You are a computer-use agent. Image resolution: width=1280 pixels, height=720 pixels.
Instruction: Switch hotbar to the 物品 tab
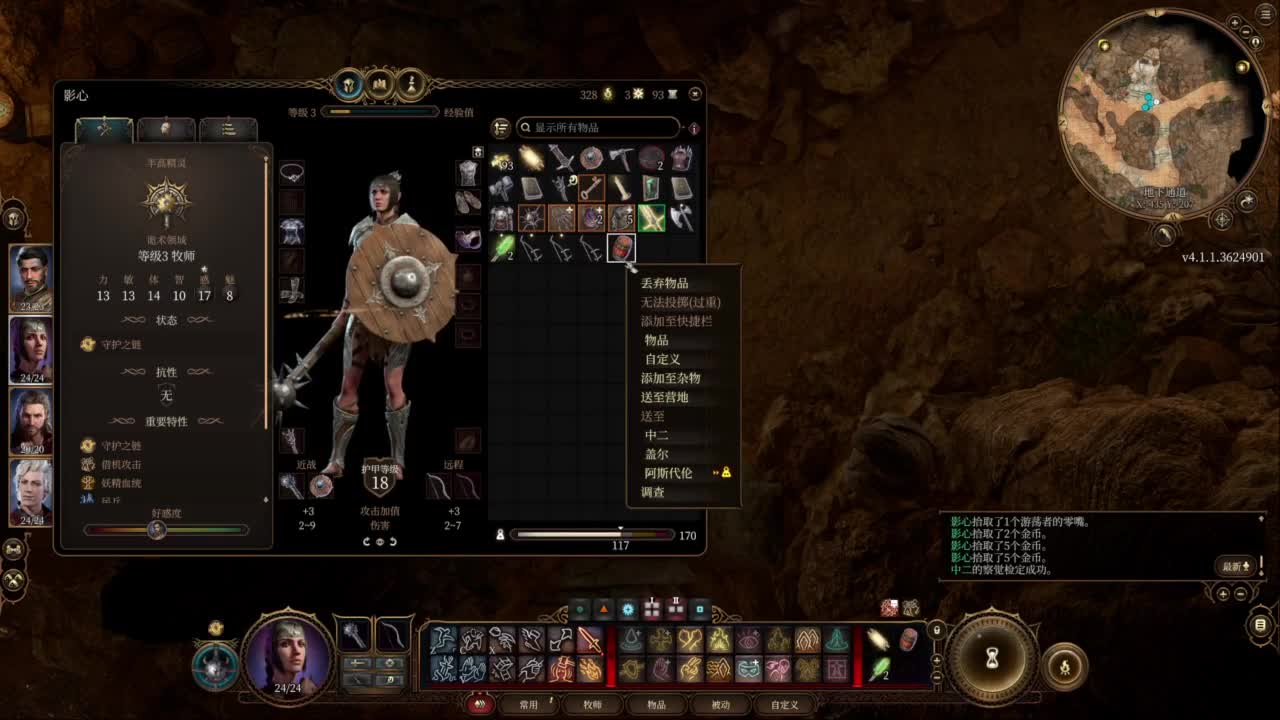click(x=656, y=705)
